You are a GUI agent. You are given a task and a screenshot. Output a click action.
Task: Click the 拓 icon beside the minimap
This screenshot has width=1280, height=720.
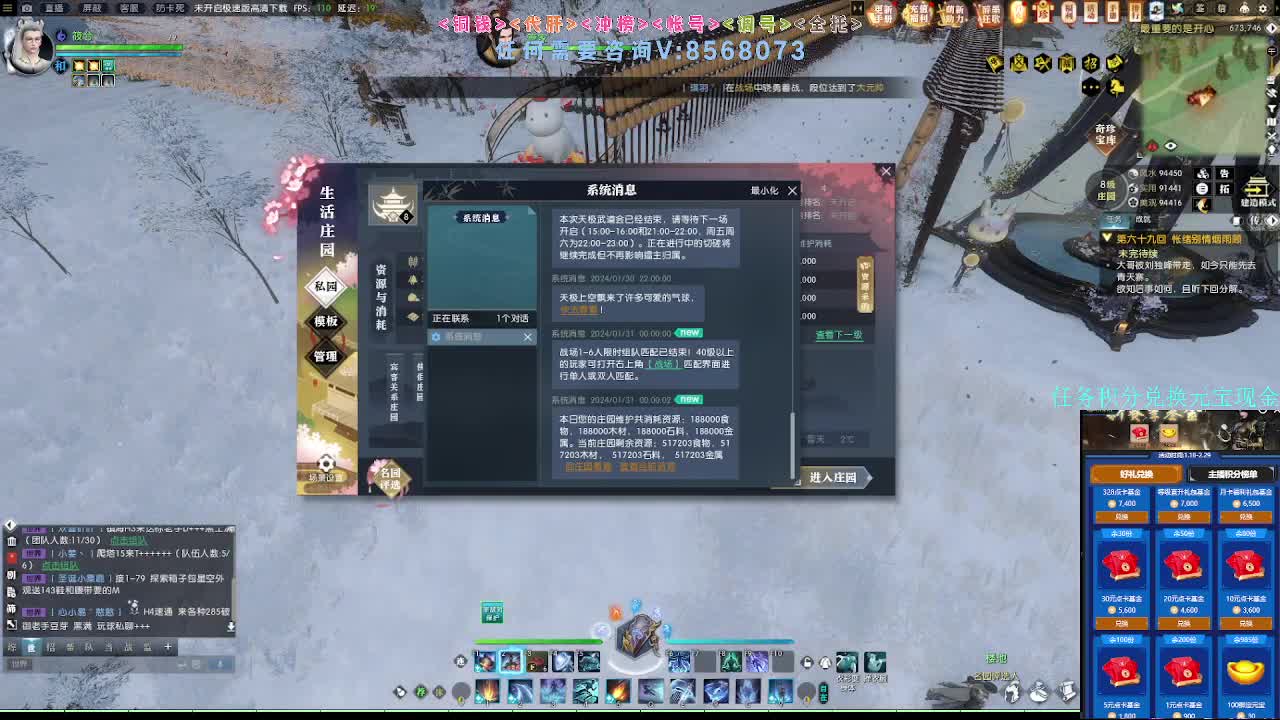pyautogui.click(x=1225, y=189)
